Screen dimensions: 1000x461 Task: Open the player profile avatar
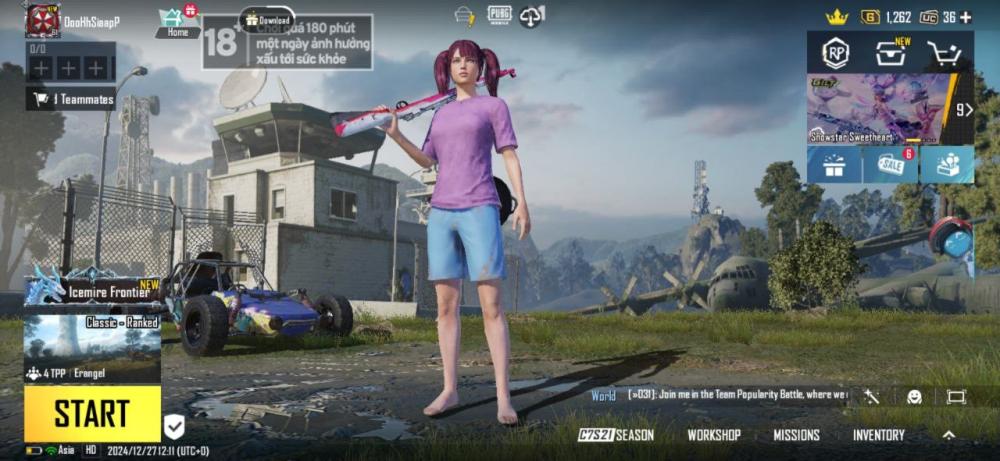[42, 20]
